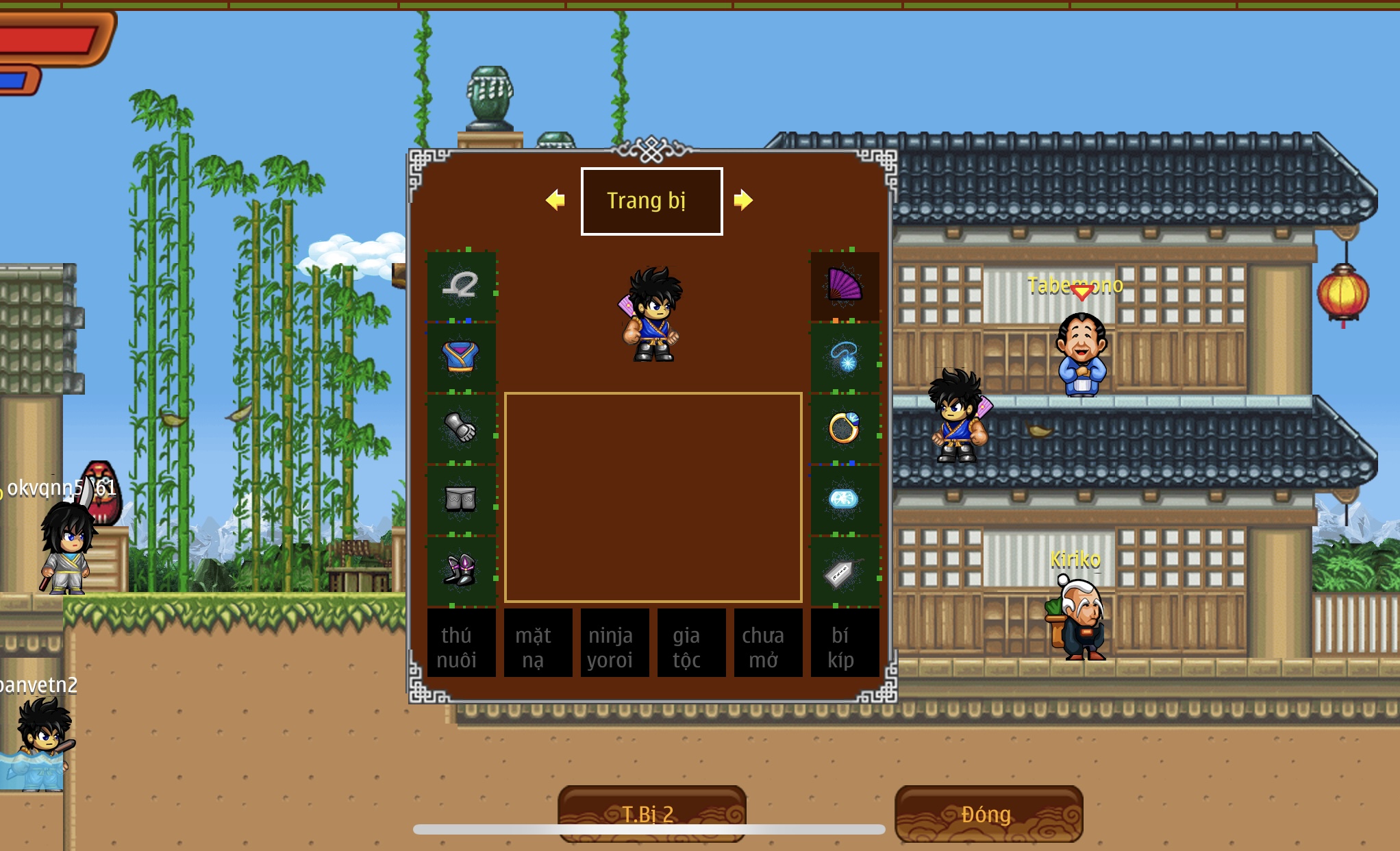
Task: Switch to equipment set T.Bị 2
Action: 651,813
